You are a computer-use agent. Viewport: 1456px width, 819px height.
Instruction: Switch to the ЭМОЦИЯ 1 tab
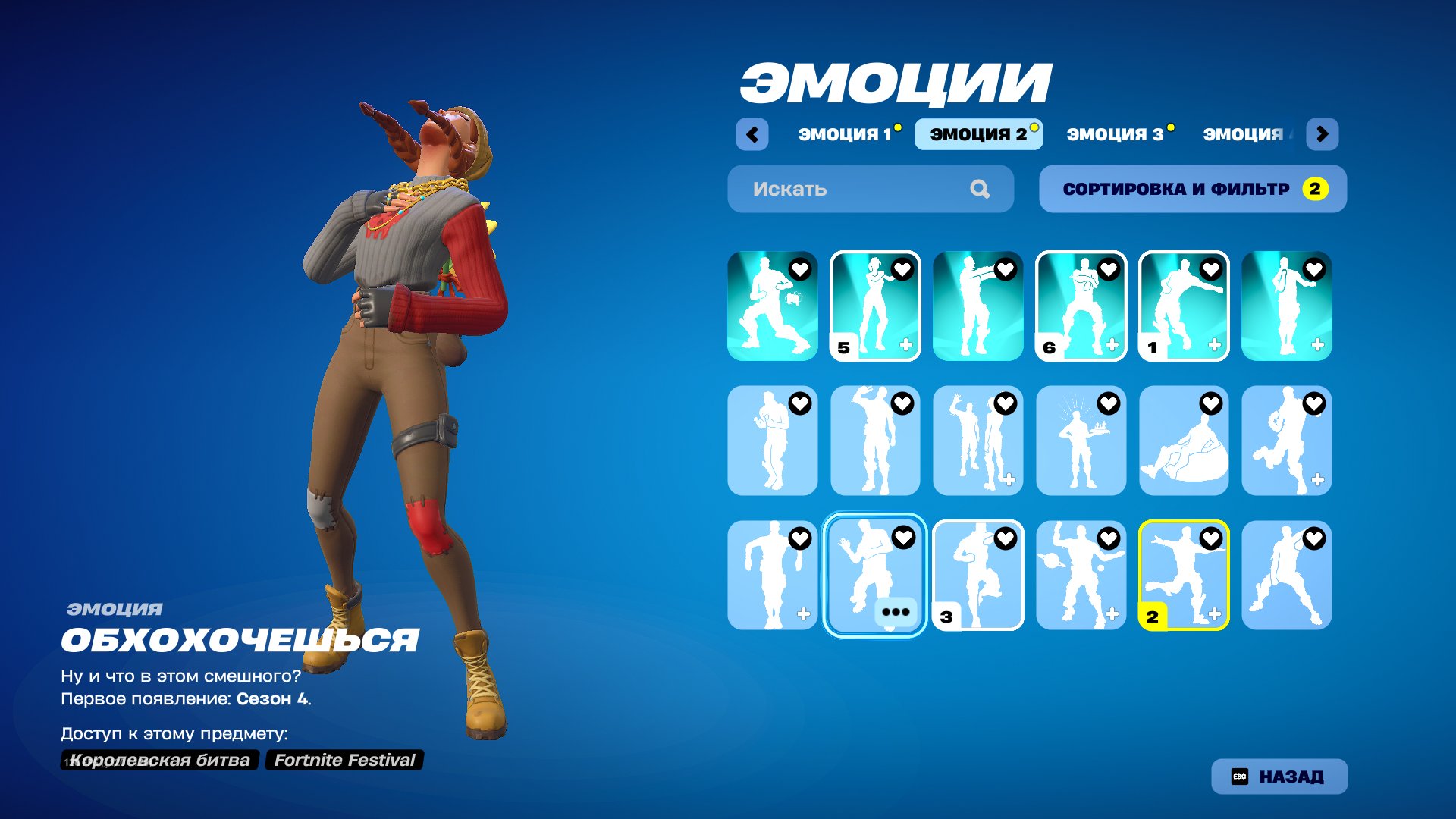844,133
